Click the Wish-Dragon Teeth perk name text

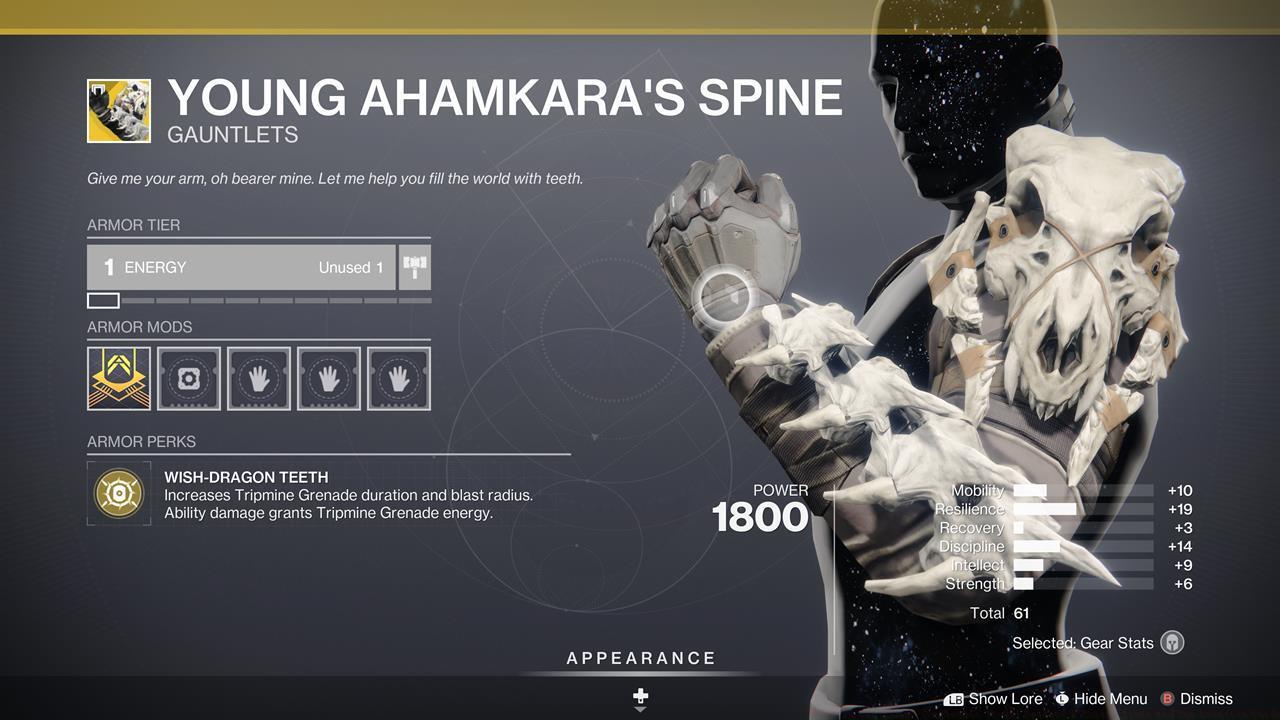point(246,477)
